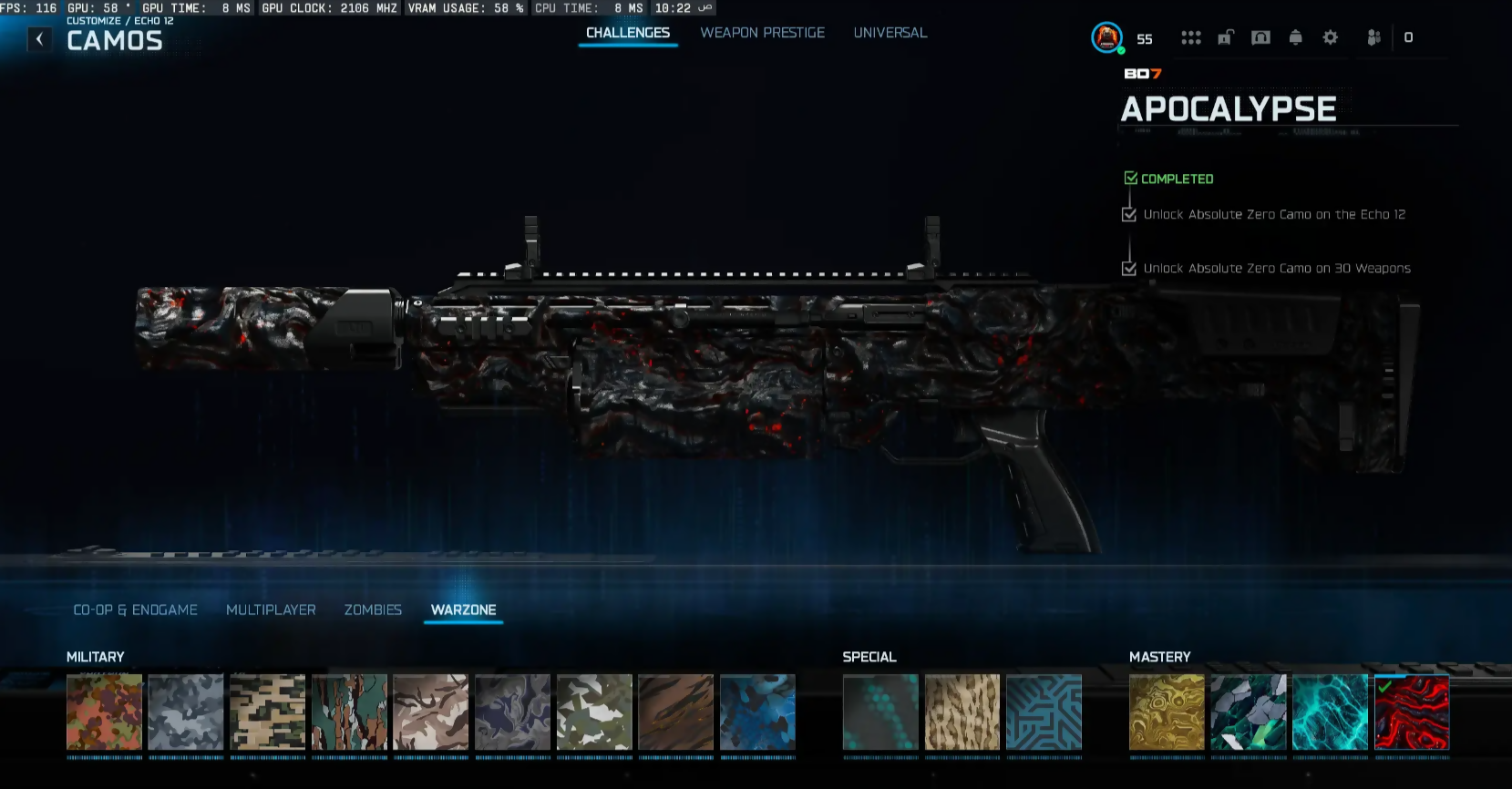The height and width of the screenshot is (789, 1512).
Task: Go back from the Camos screen
Action: click(x=39, y=39)
